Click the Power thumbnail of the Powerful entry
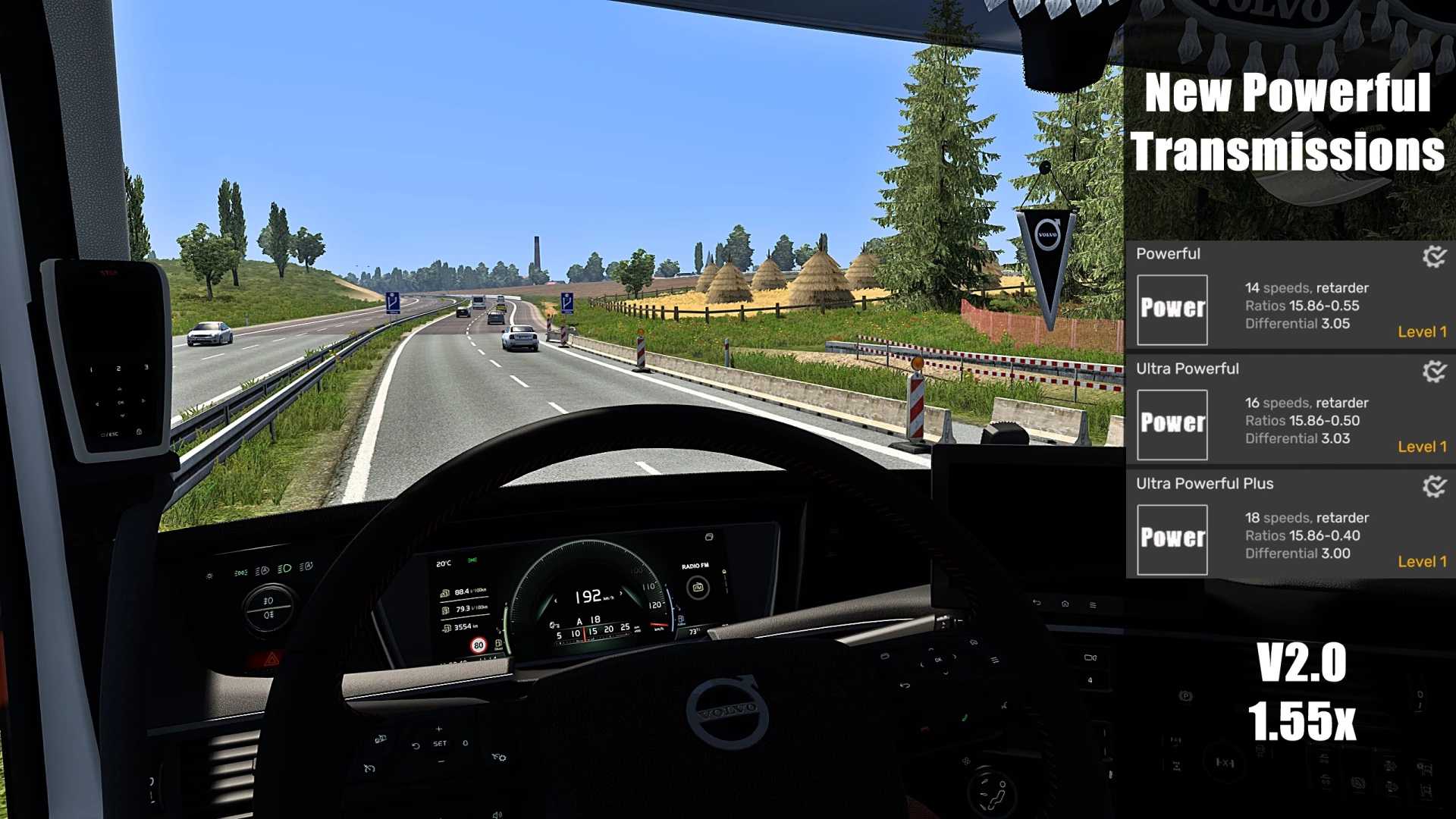This screenshot has height=819, width=1456. tap(1172, 309)
